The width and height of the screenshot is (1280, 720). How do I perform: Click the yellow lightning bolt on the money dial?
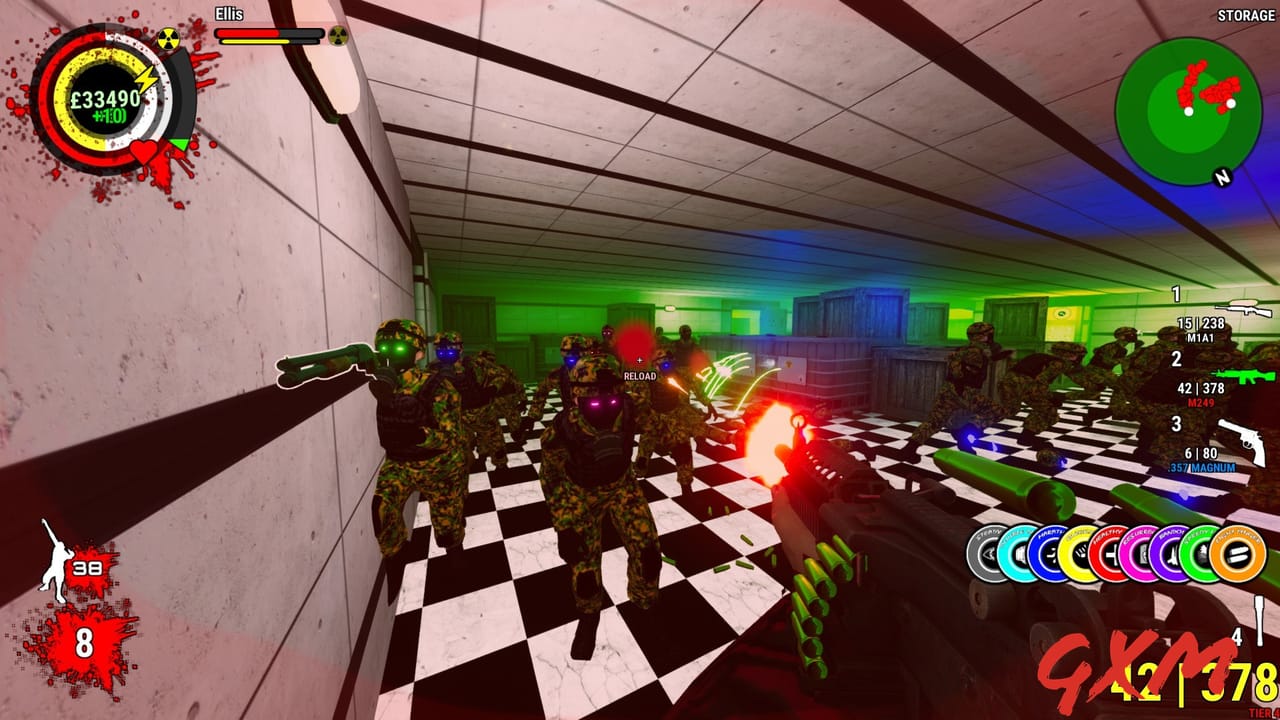[146, 76]
